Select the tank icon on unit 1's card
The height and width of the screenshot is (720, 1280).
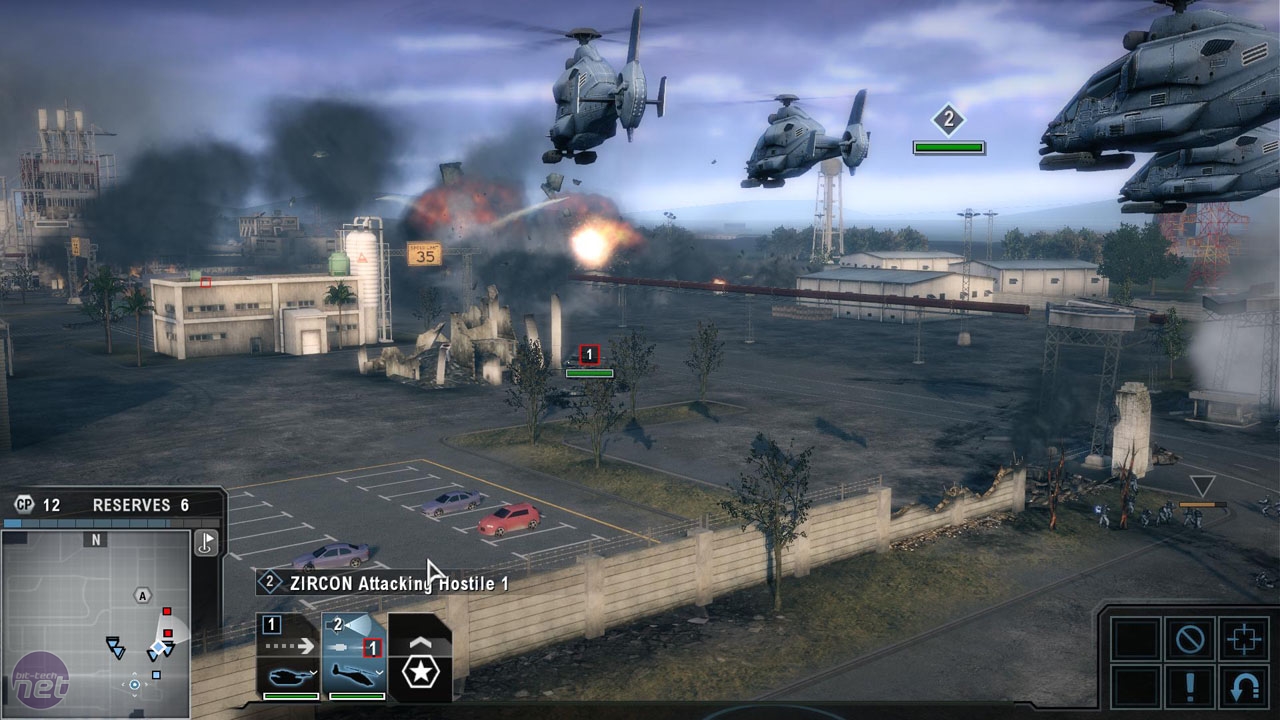[290, 677]
